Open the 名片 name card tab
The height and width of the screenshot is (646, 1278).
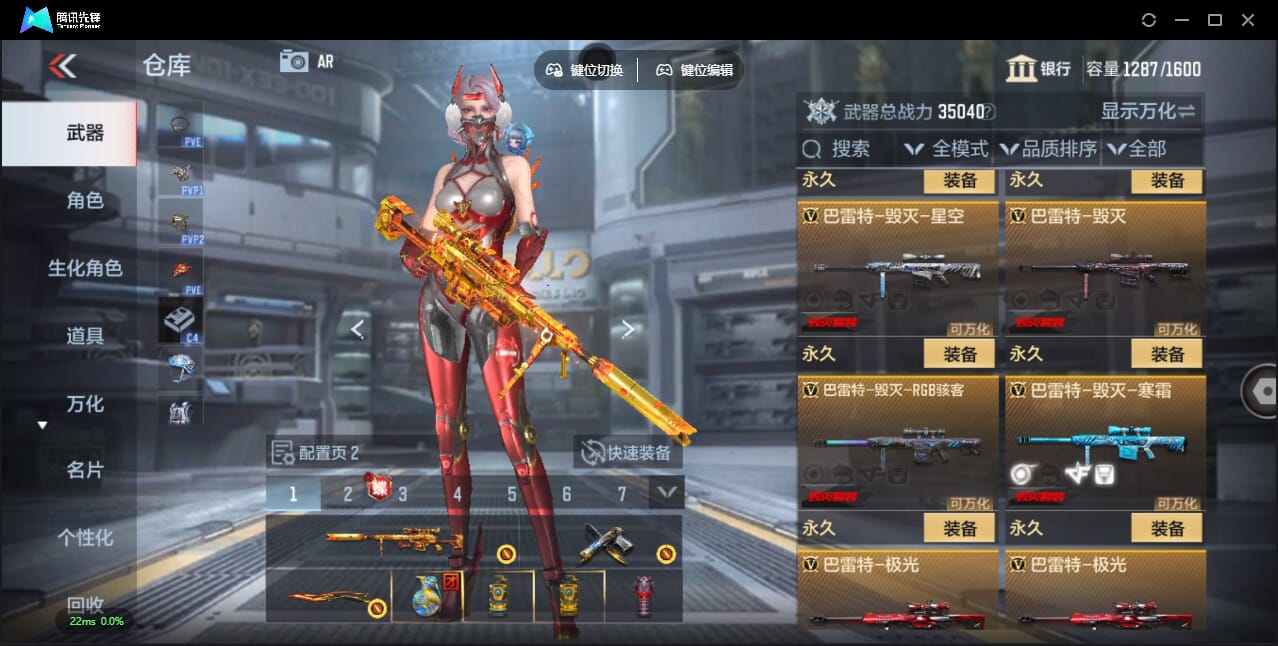click(85, 470)
